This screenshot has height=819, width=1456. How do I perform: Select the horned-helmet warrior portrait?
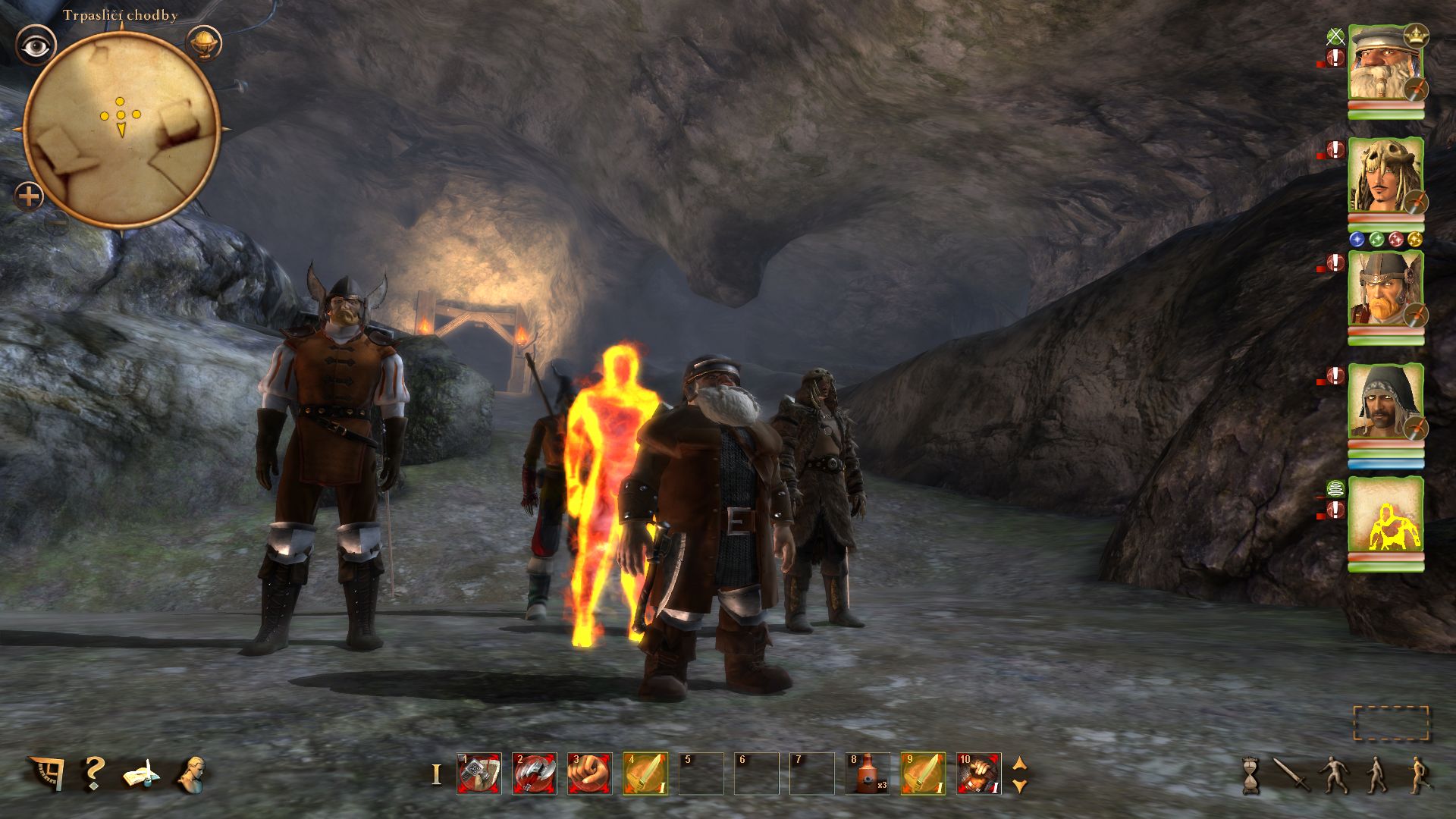(x=1385, y=289)
